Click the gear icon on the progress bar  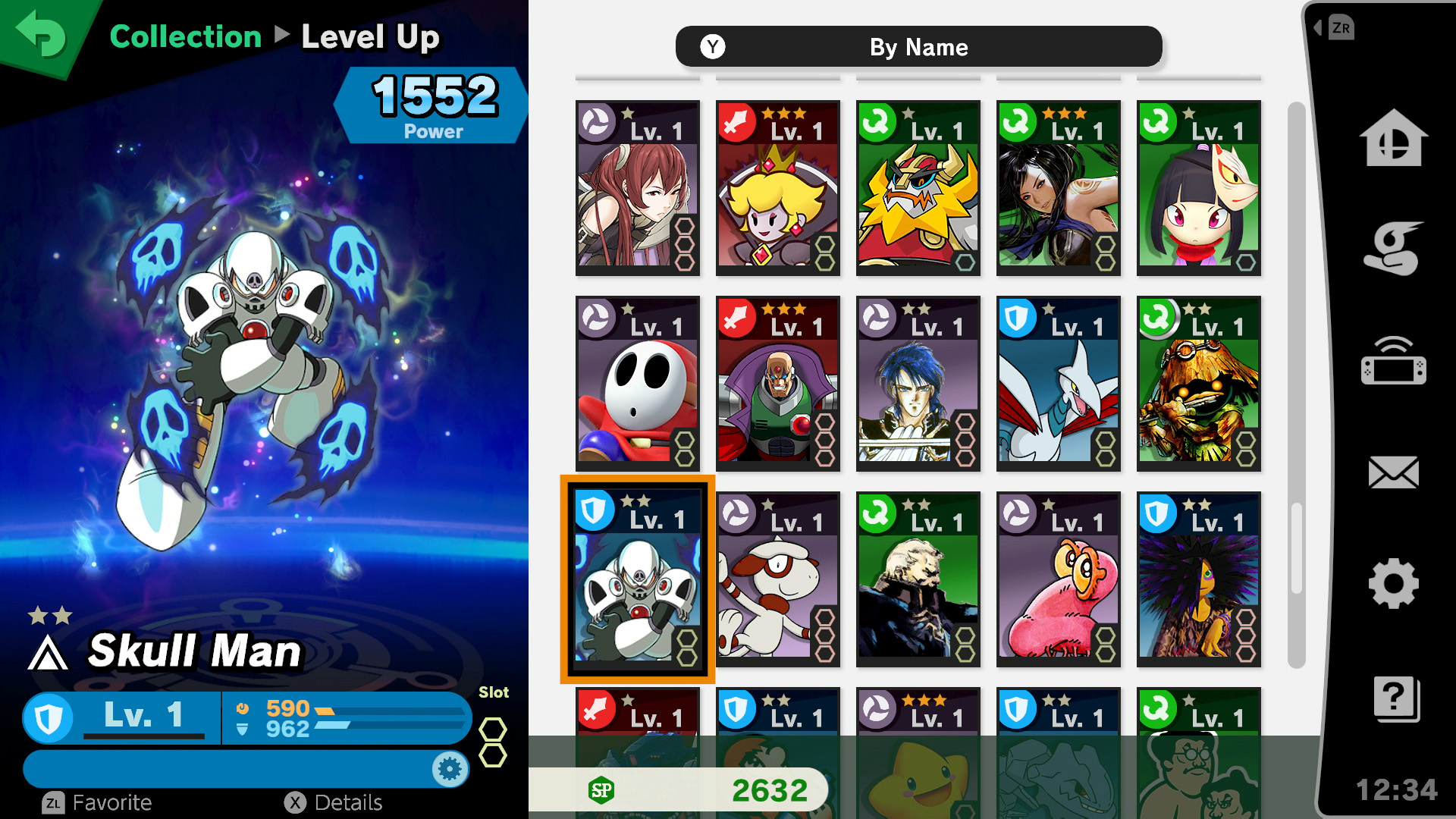click(450, 768)
